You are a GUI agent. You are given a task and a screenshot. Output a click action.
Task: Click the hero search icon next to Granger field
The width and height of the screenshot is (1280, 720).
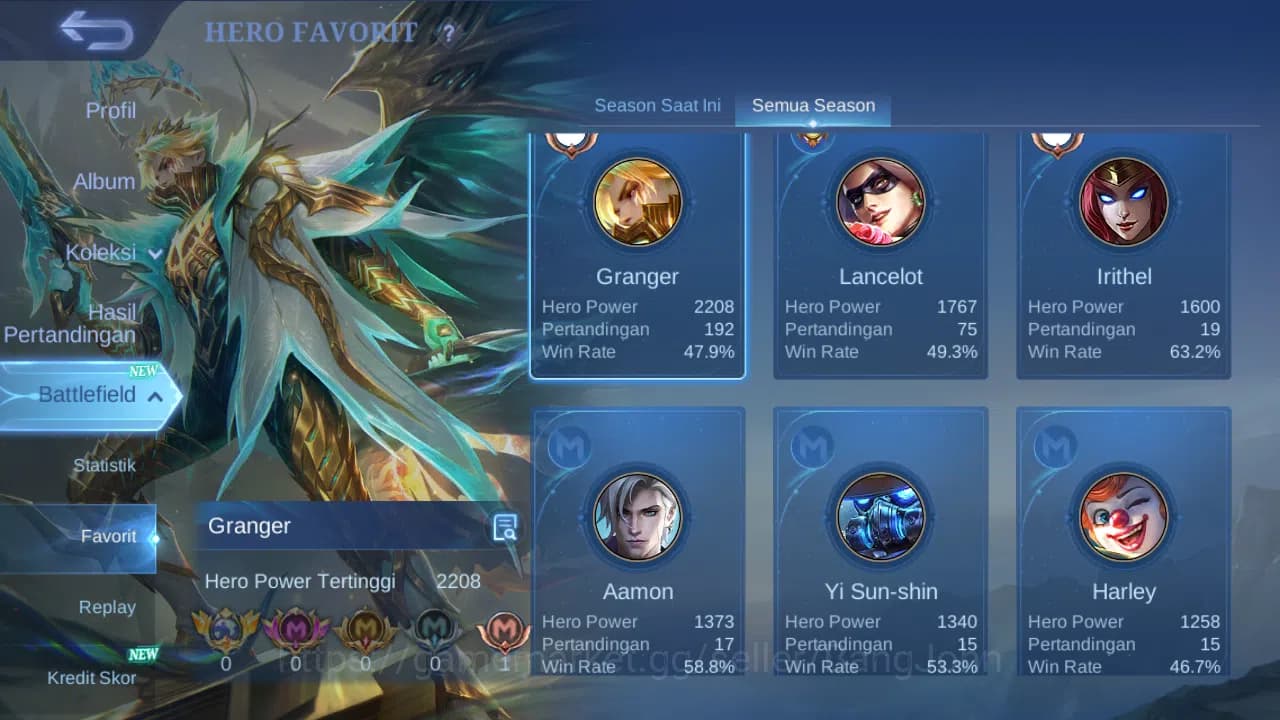click(503, 527)
